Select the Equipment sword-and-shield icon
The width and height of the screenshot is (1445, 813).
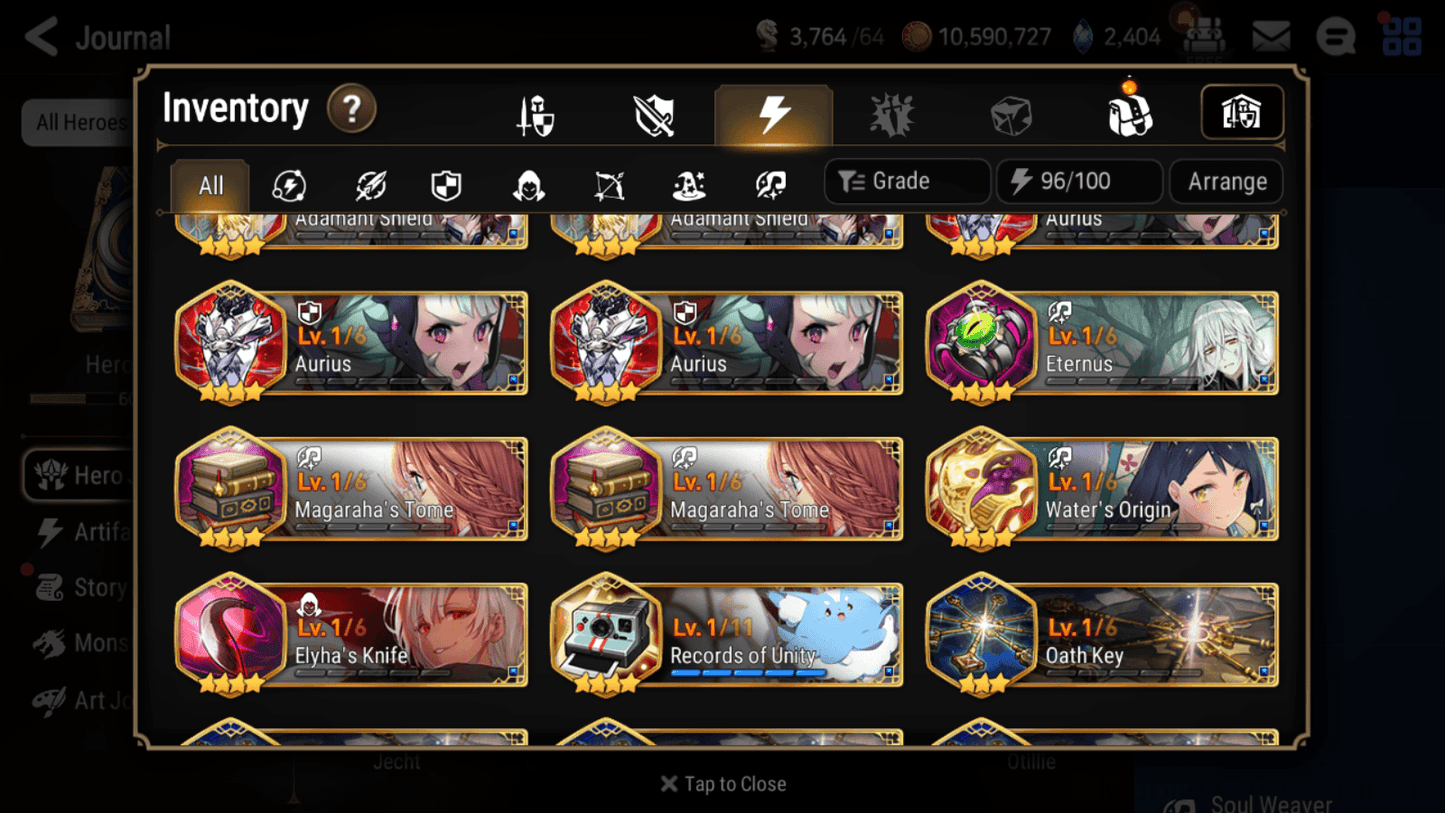pos(533,114)
